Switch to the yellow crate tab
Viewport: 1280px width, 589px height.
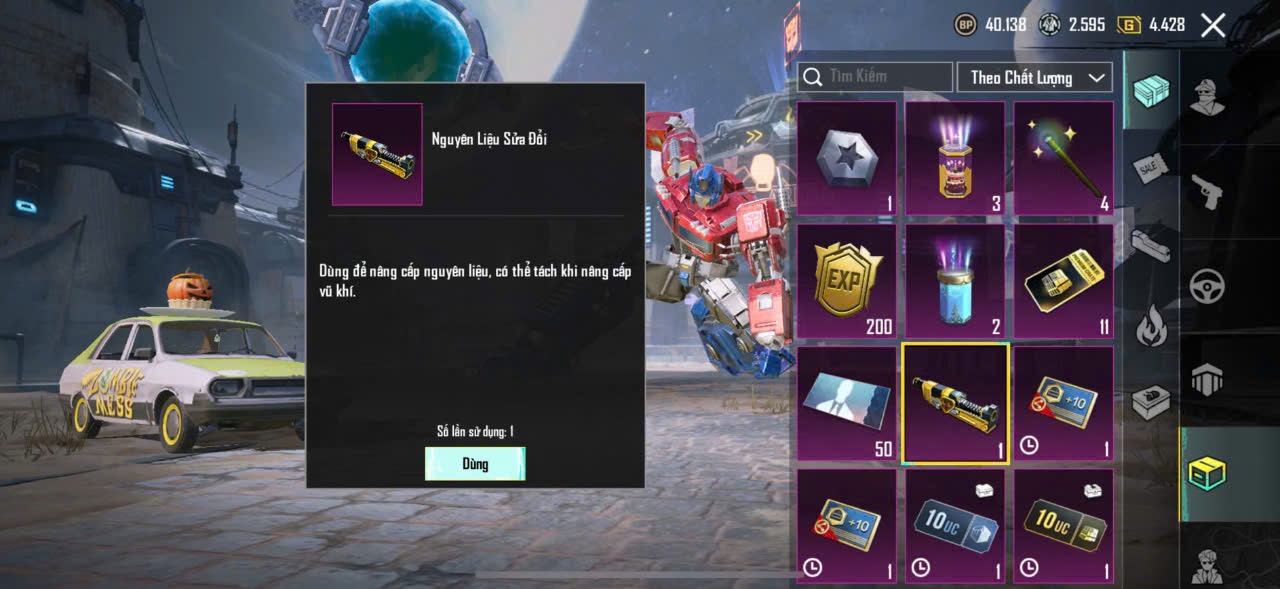pos(1209,473)
